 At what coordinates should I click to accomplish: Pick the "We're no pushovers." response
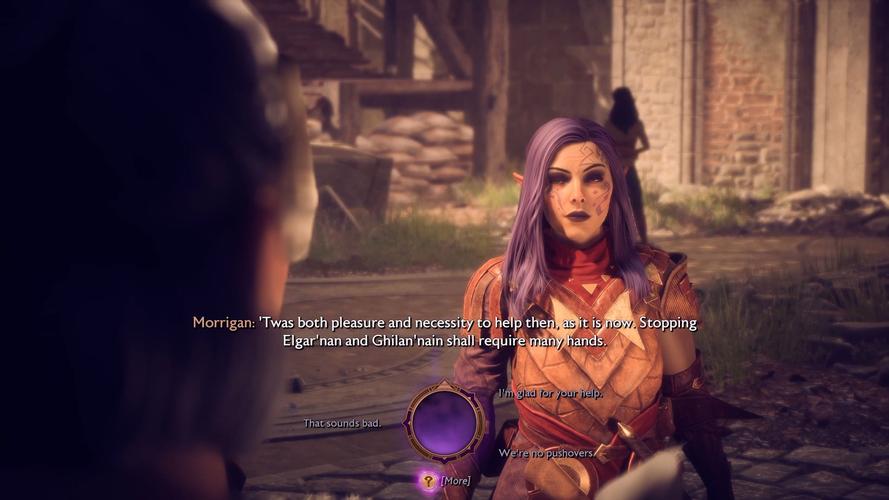click(x=547, y=453)
